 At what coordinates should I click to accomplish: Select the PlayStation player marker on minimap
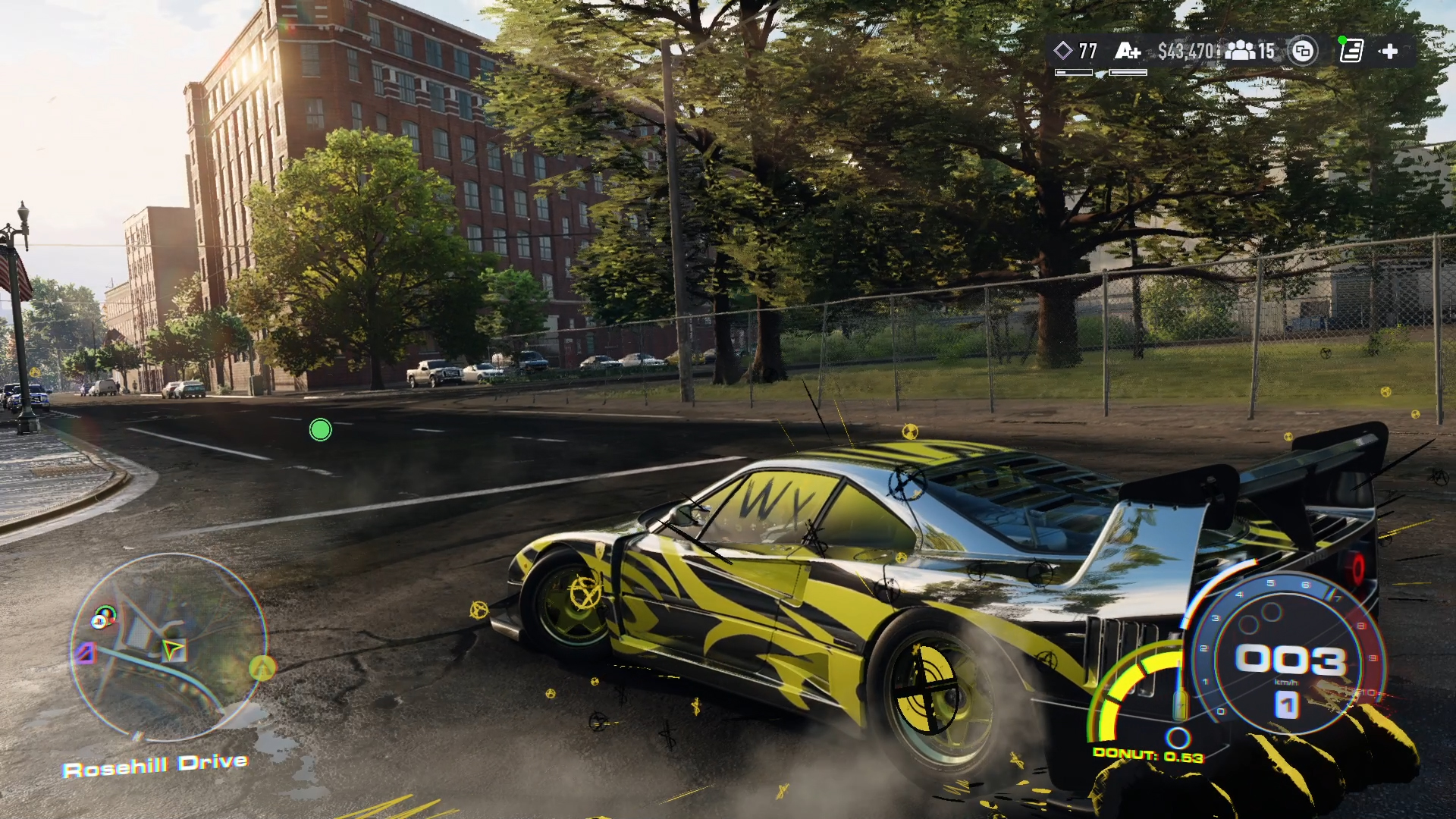(x=102, y=617)
